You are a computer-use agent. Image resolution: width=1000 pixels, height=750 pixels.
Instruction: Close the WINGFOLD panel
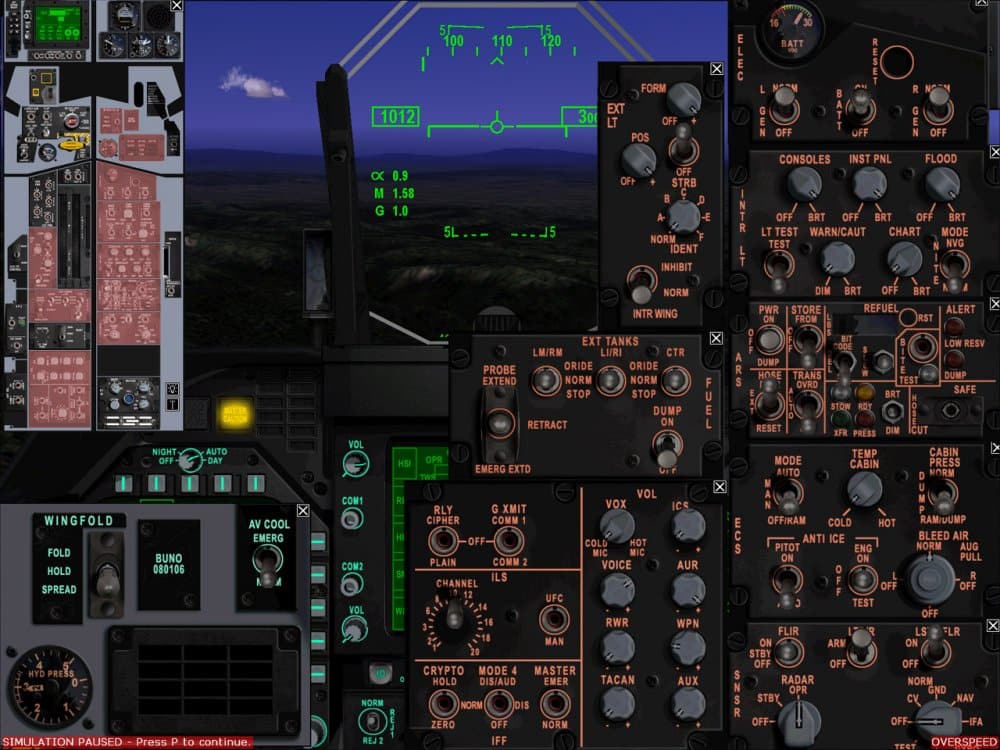tap(303, 511)
